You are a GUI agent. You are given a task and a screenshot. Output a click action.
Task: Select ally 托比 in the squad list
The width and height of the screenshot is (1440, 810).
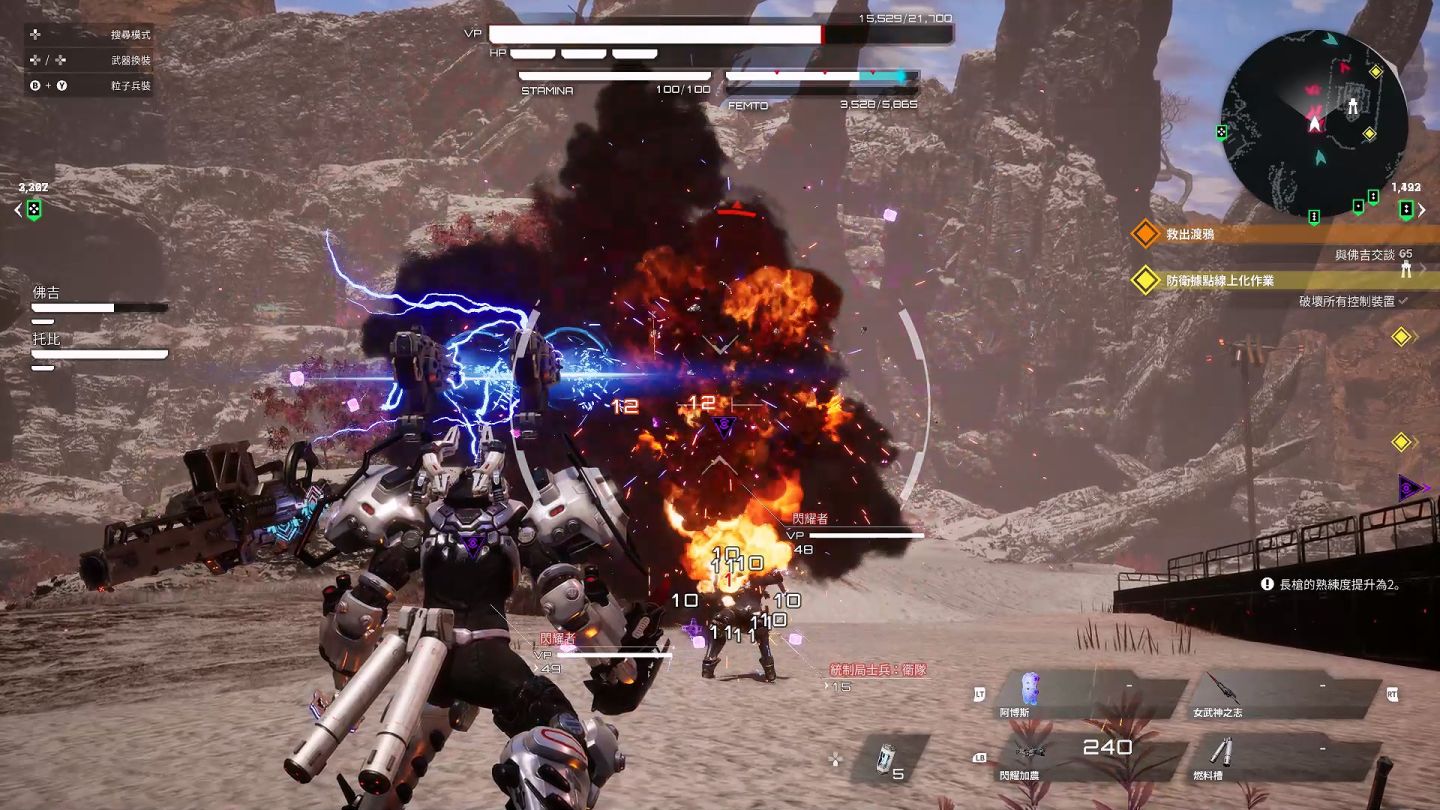coord(98,347)
